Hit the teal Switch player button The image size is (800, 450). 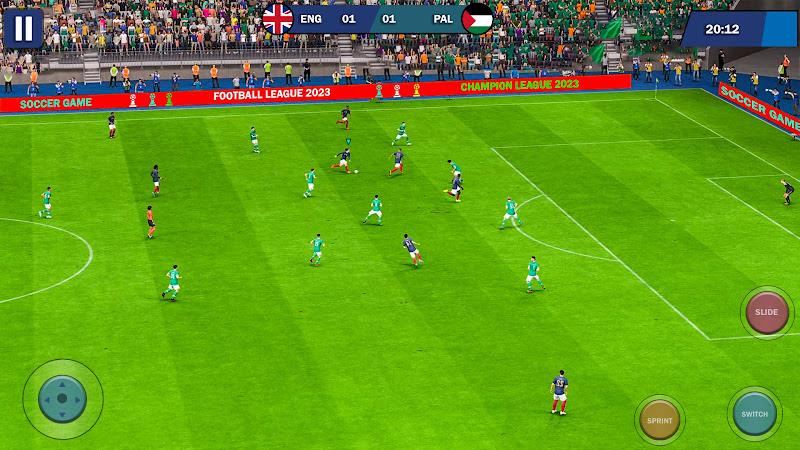[755, 413]
